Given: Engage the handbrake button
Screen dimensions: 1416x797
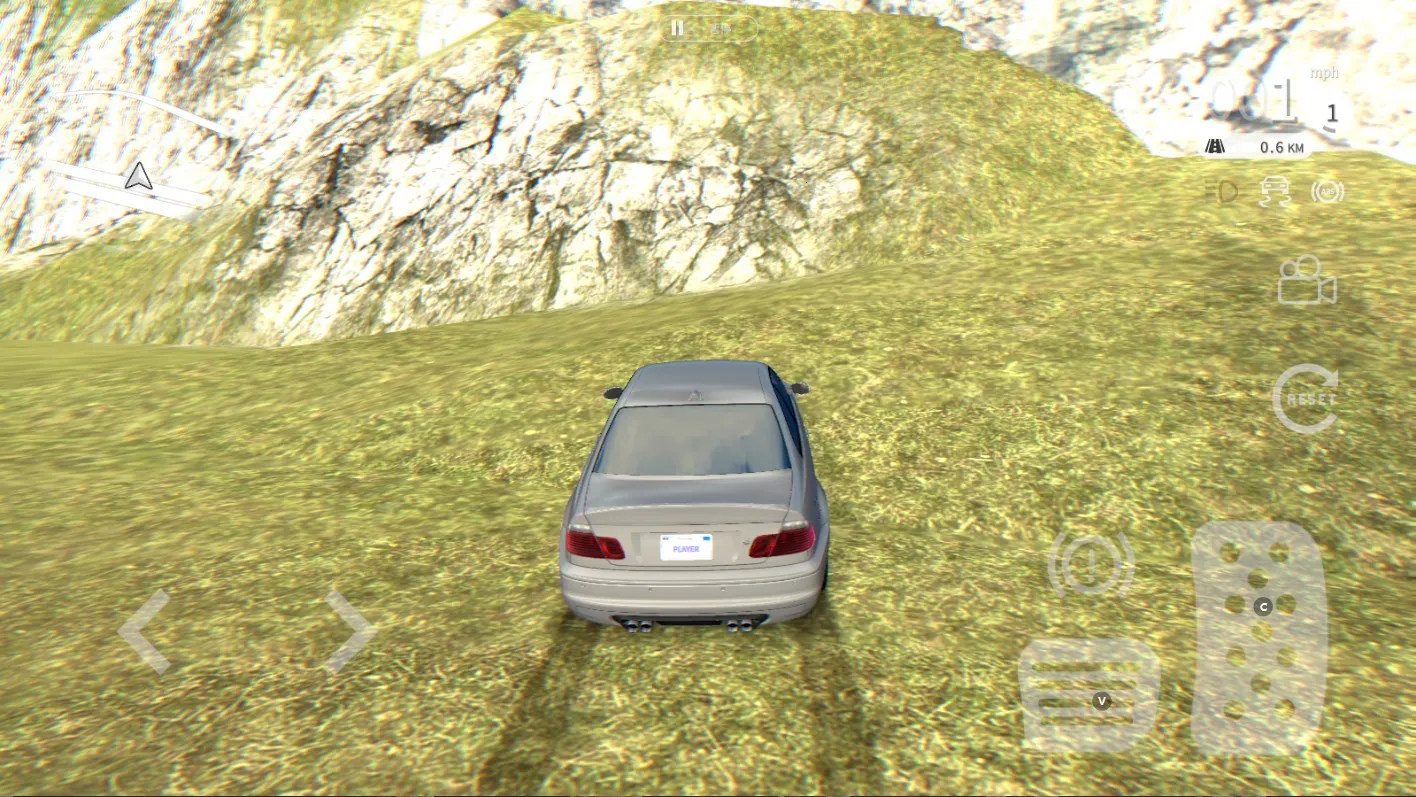Looking at the screenshot, I should [x=1091, y=565].
